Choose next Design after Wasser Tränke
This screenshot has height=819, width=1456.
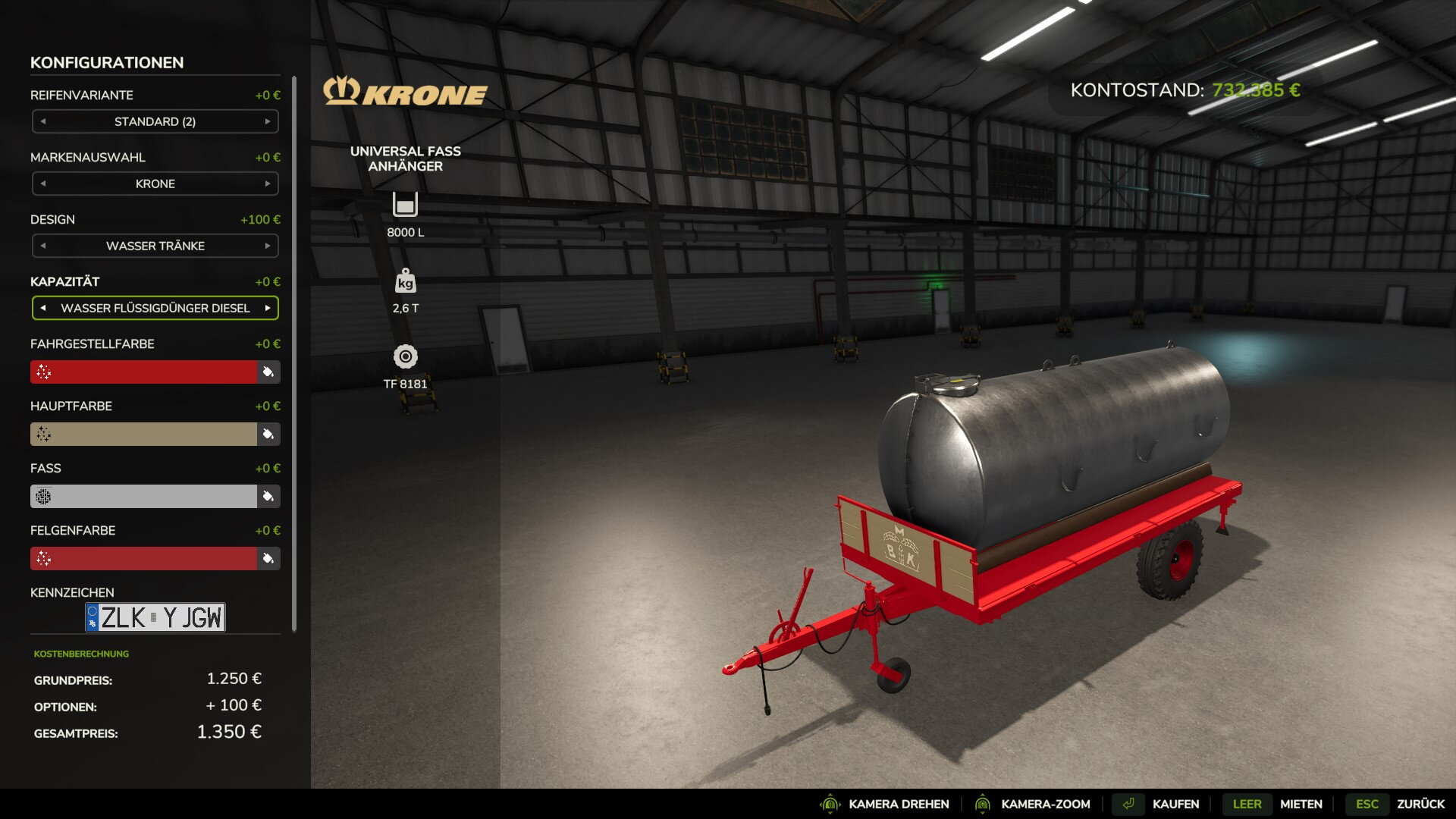[x=267, y=246]
